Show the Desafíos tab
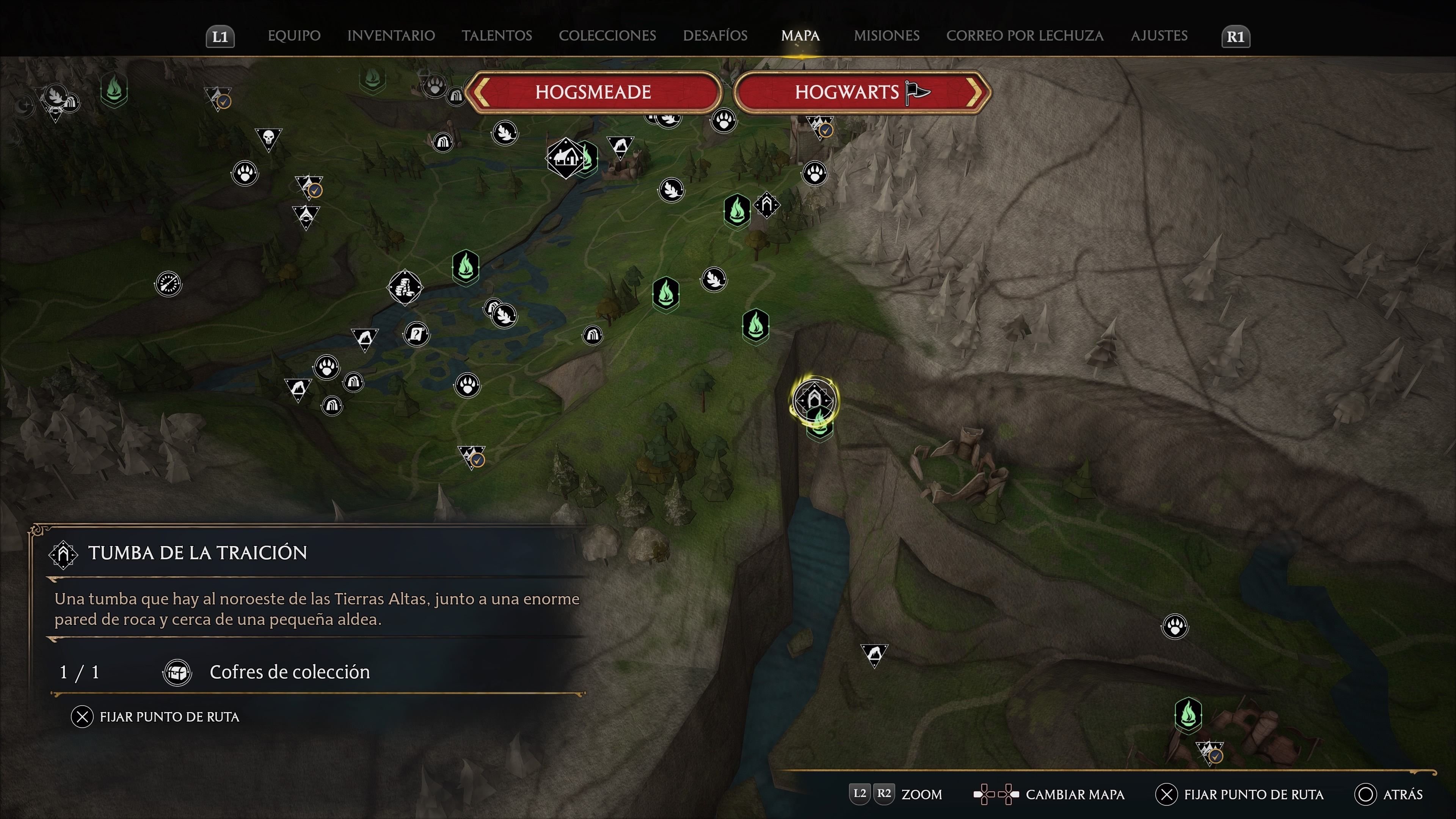This screenshot has width=1456, height=819. 715,36
